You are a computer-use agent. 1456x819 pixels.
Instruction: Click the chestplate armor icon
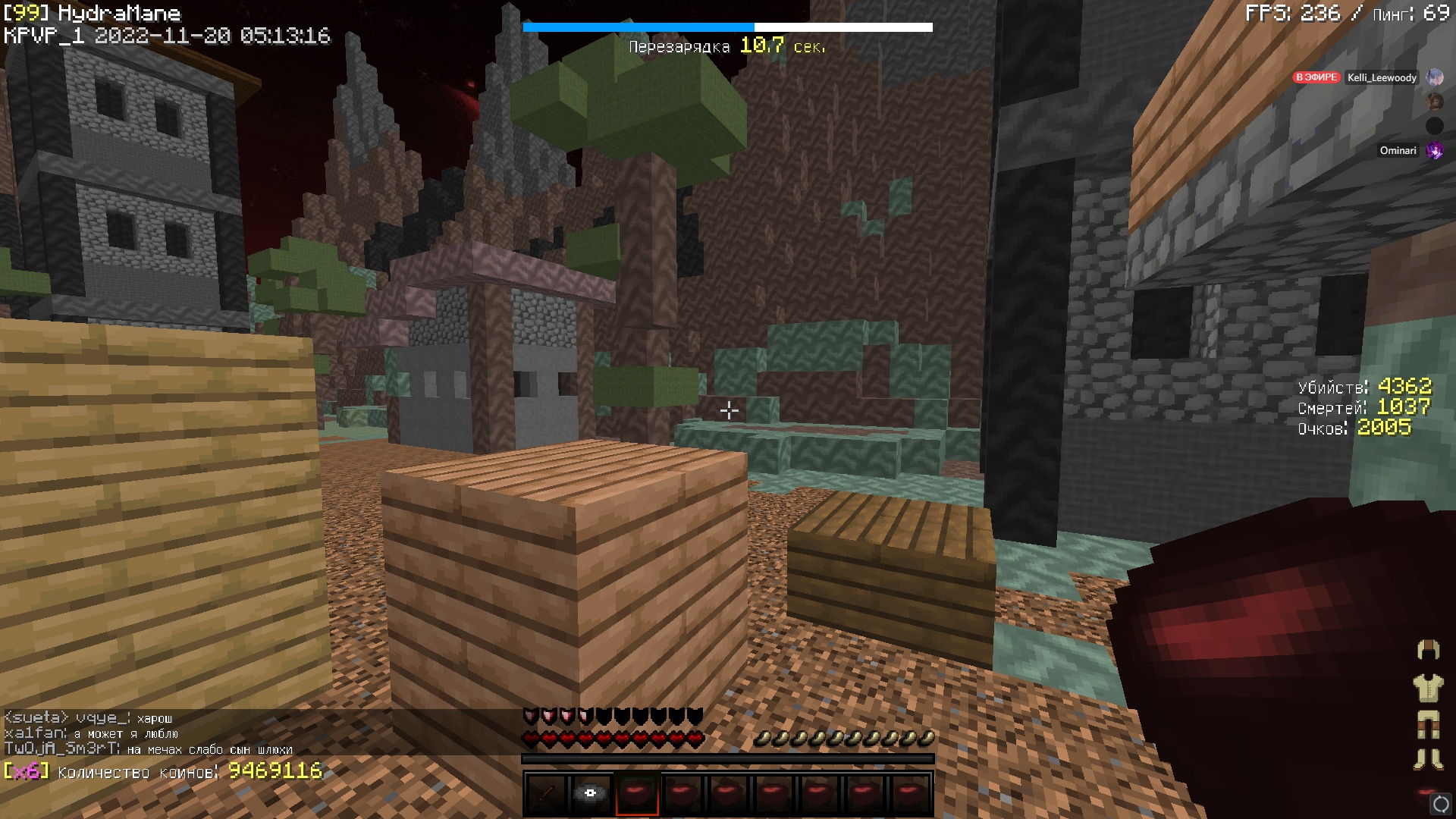point(1428,688)
